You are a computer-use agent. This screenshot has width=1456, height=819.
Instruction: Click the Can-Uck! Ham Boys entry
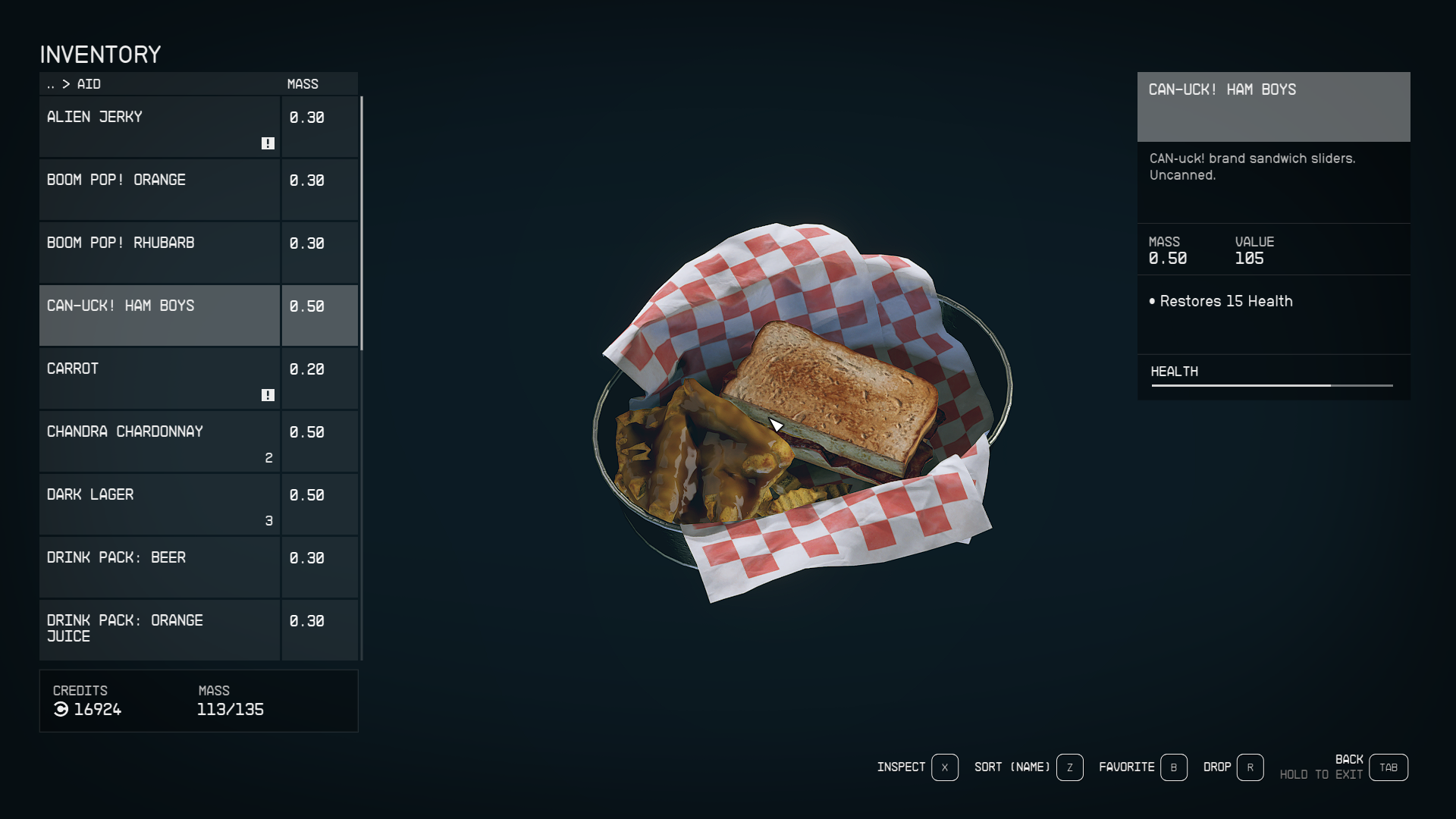159,315
